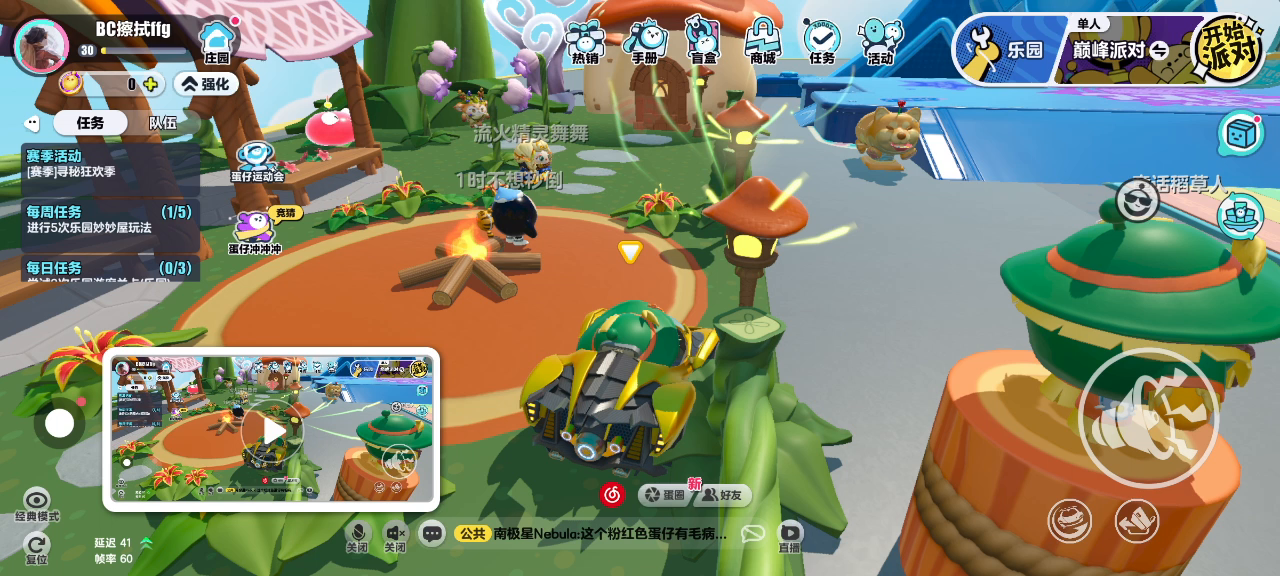The height and width of the screenshot is (576, 1280).
Task: Play the floating video thumbnail
Action: [270, 429]
